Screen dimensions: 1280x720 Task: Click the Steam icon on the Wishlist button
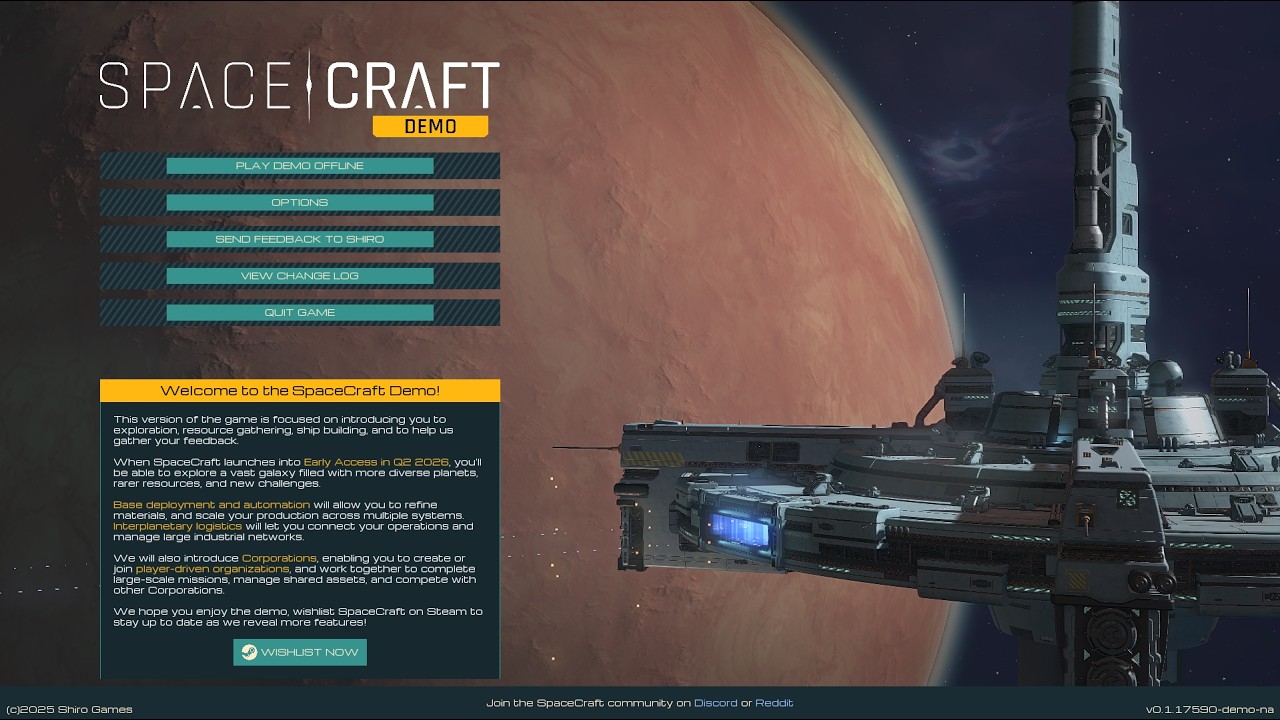(x=247, y=652)
